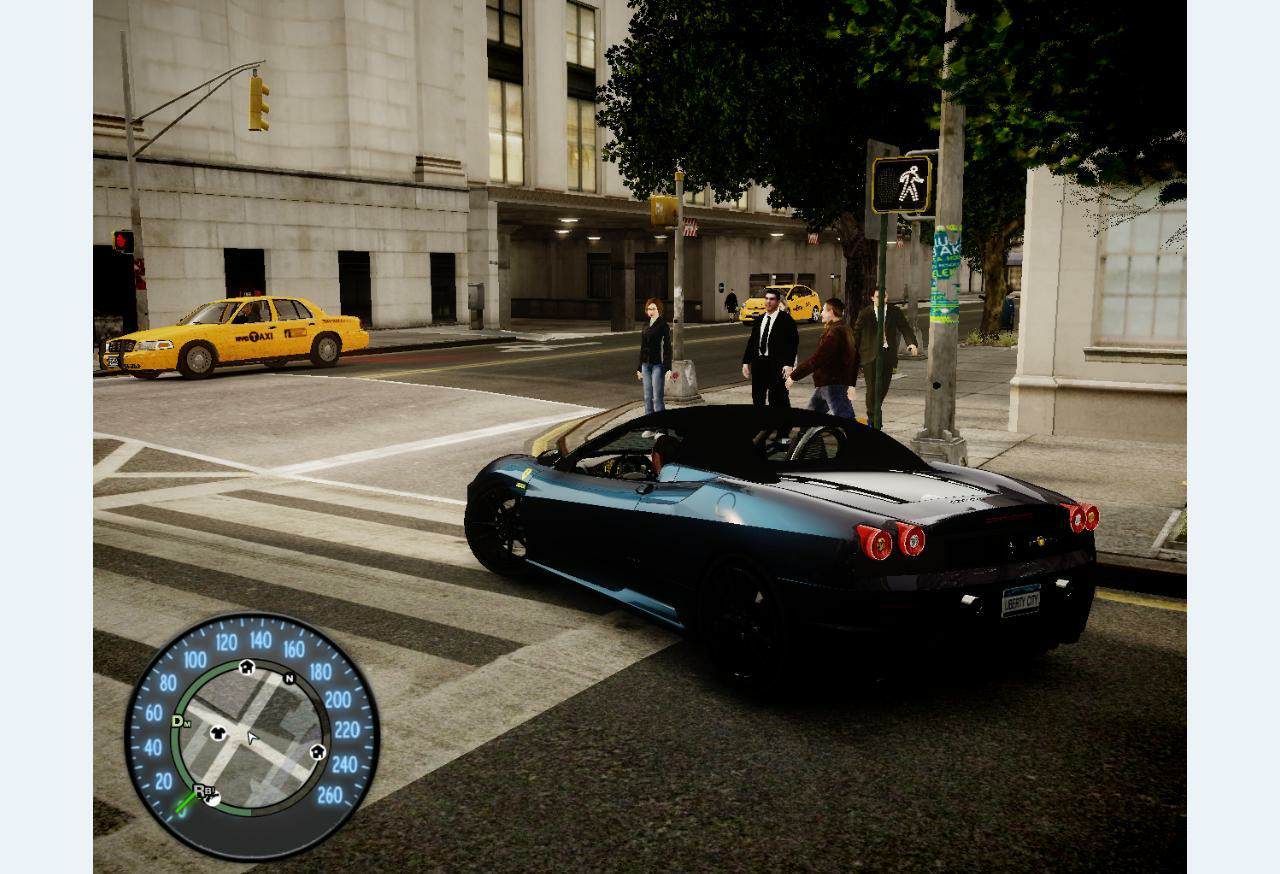
Task: Click the player arrow on the minimap
Action: [252, 738]
